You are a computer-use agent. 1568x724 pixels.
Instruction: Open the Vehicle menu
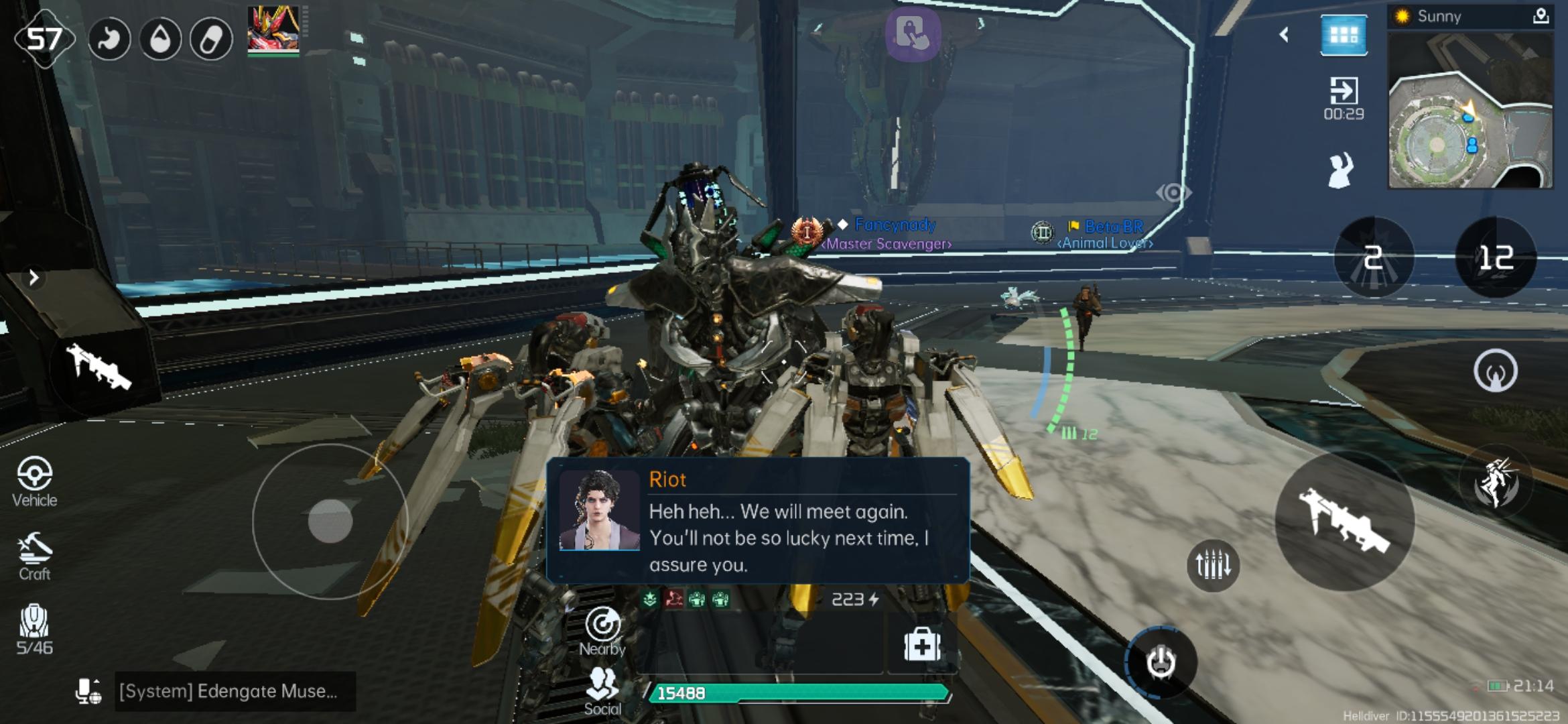34,481
